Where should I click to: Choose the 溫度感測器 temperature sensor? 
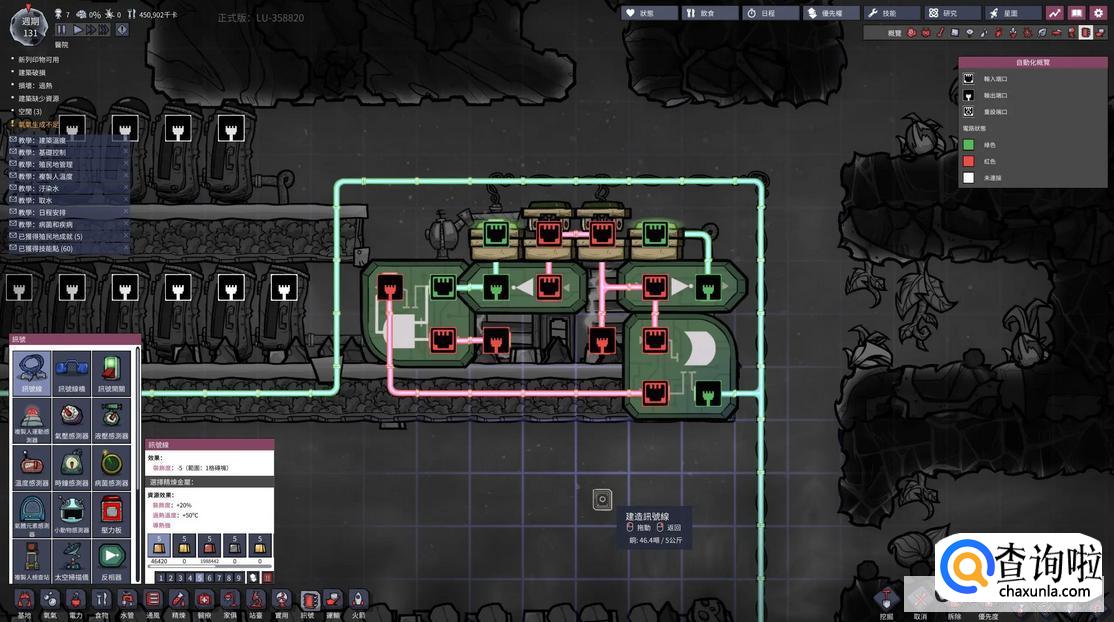point(32,465)
